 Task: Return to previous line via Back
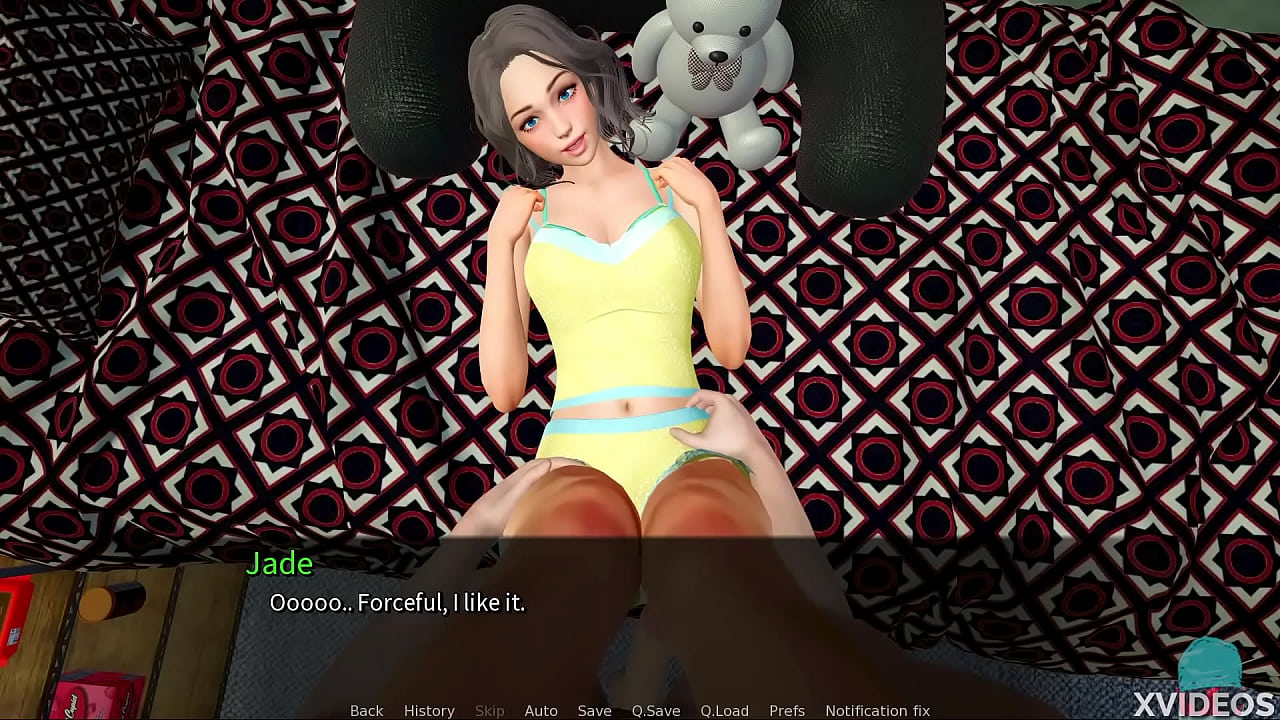(366, 710)
